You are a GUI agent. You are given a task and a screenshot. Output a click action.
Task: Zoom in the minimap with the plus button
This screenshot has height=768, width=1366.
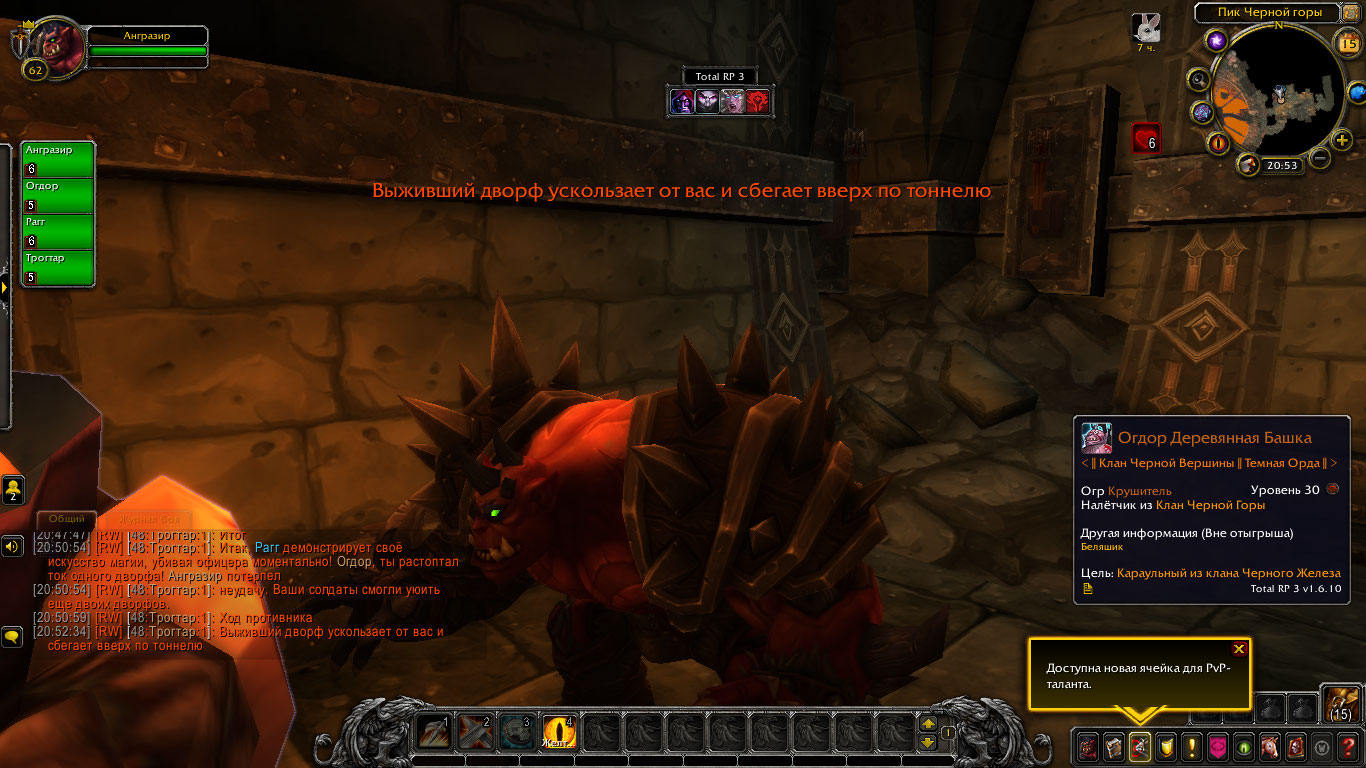click(1342, 140)
